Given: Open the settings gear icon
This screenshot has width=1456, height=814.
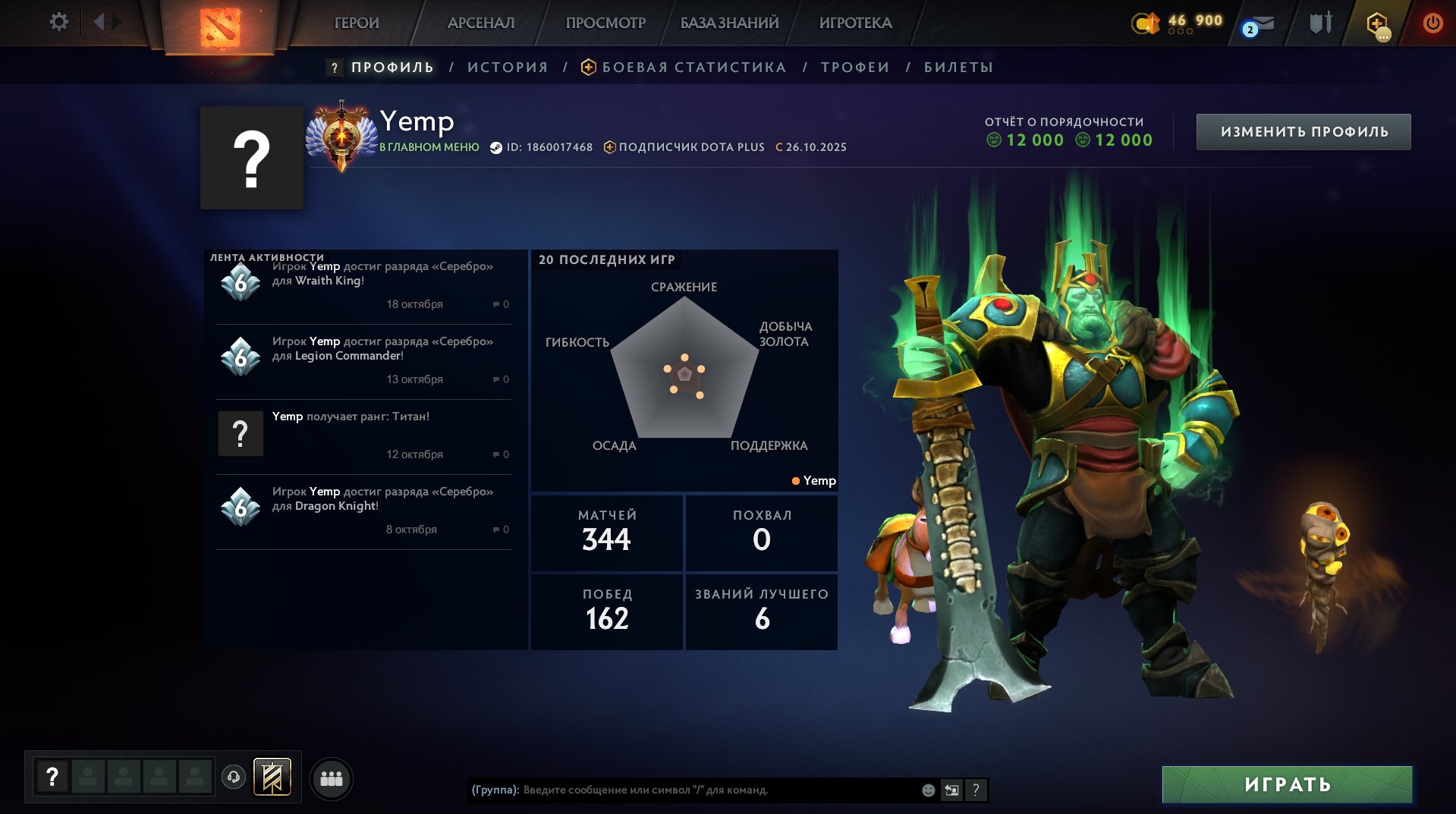Looking at the screenshot, I should 58,22.
